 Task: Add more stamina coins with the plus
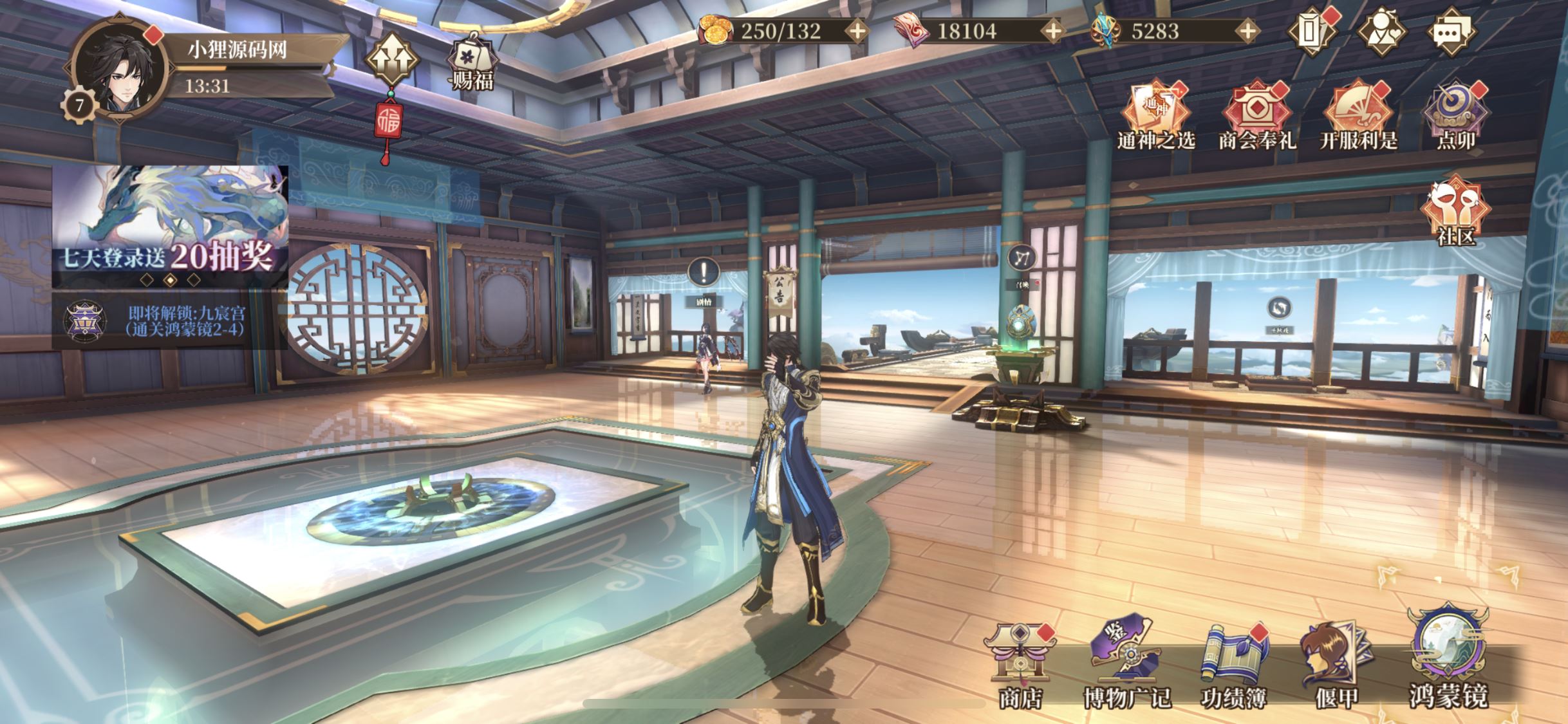tap(858, 31)
